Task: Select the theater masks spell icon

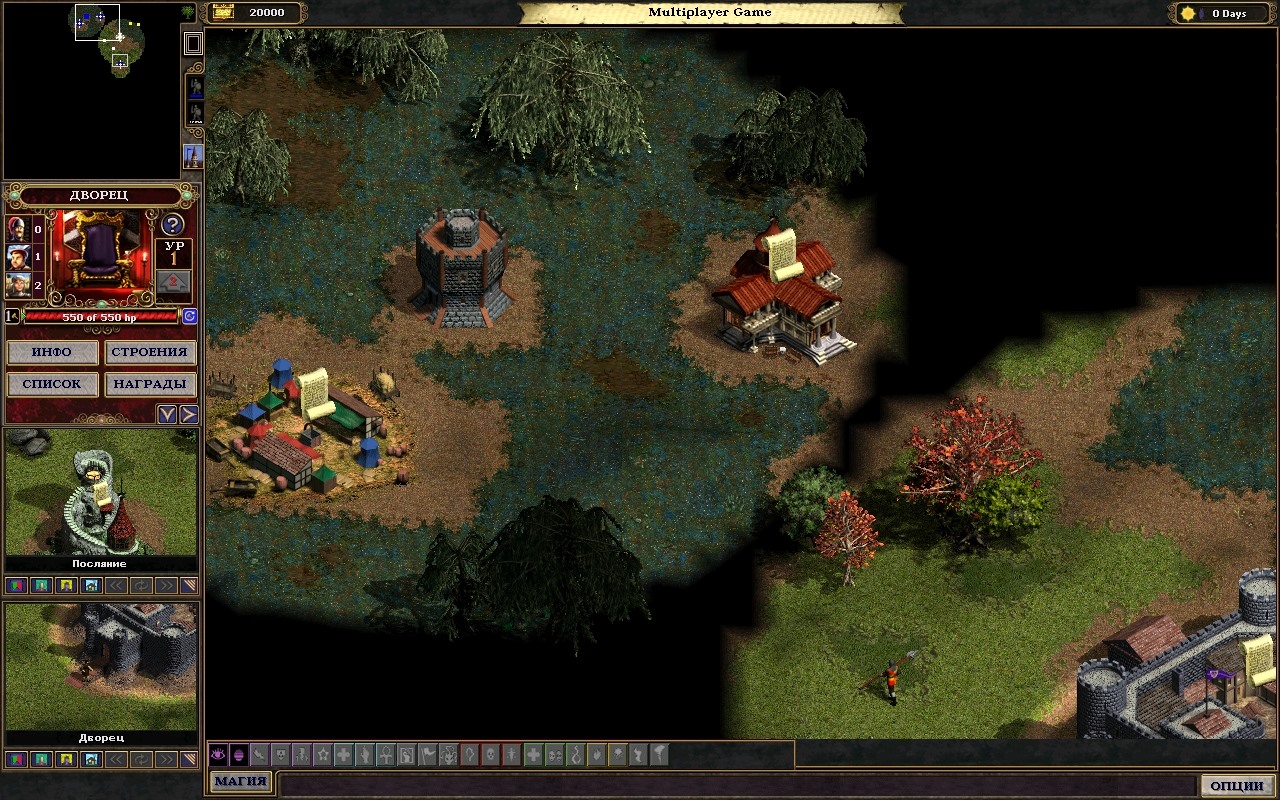Action: (x=554, y=755)
